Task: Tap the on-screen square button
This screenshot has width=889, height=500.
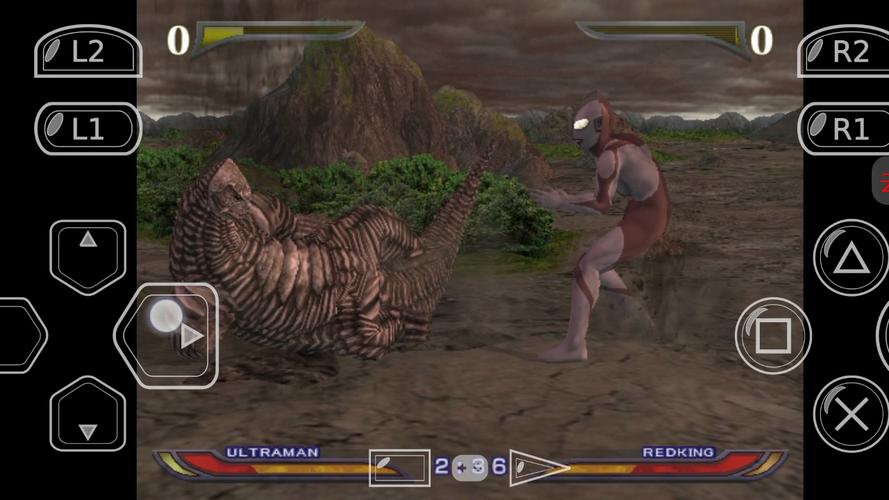Action: tap(773, 336)
